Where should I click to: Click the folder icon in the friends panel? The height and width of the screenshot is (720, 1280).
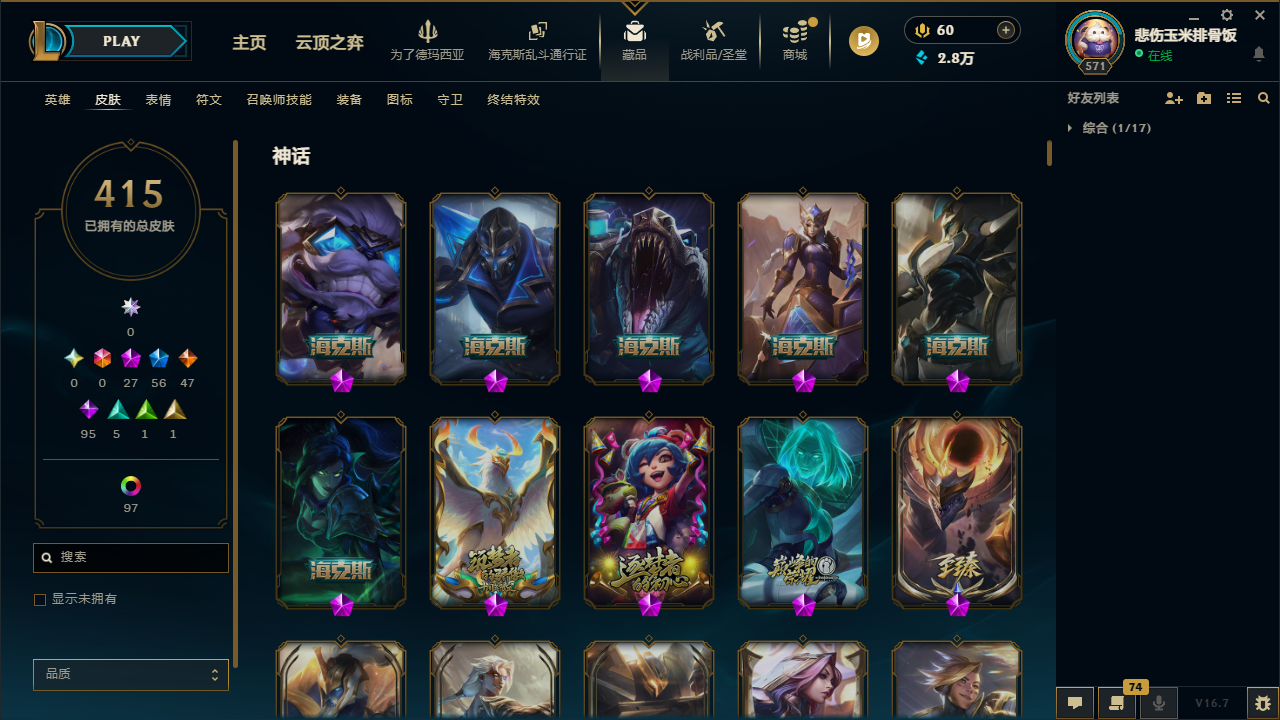(x=1204, y=98)
